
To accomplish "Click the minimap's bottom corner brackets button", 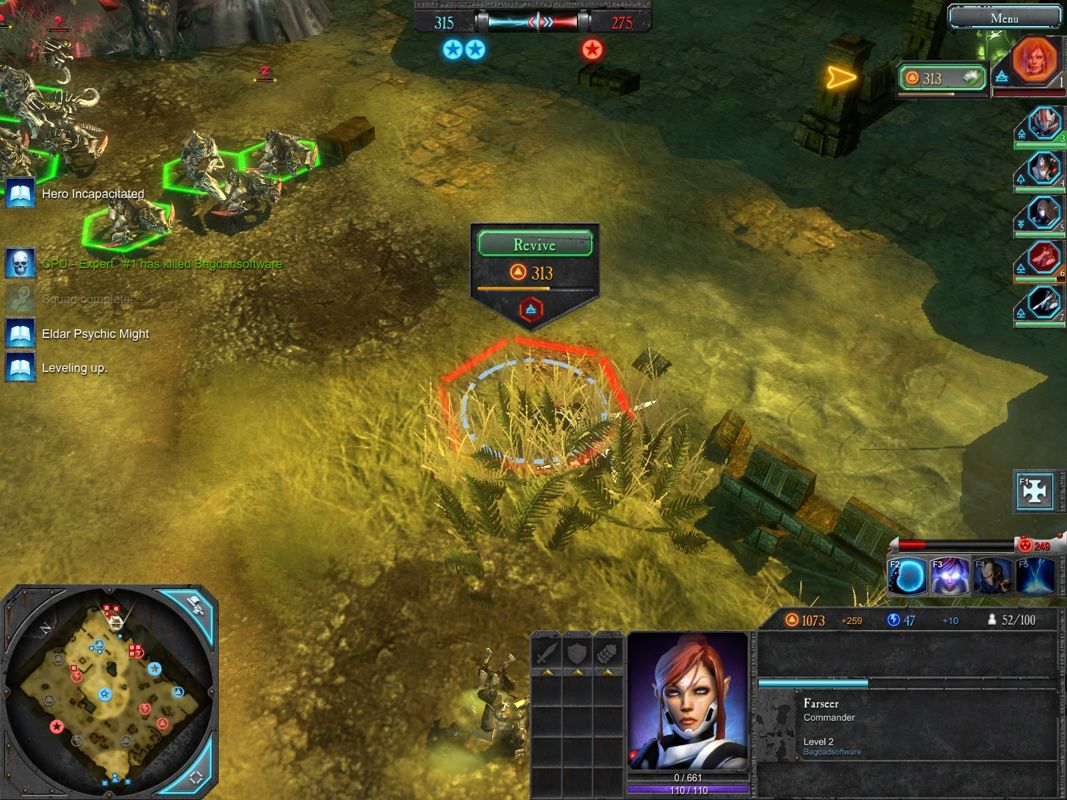I will click(x=196, y=776).
